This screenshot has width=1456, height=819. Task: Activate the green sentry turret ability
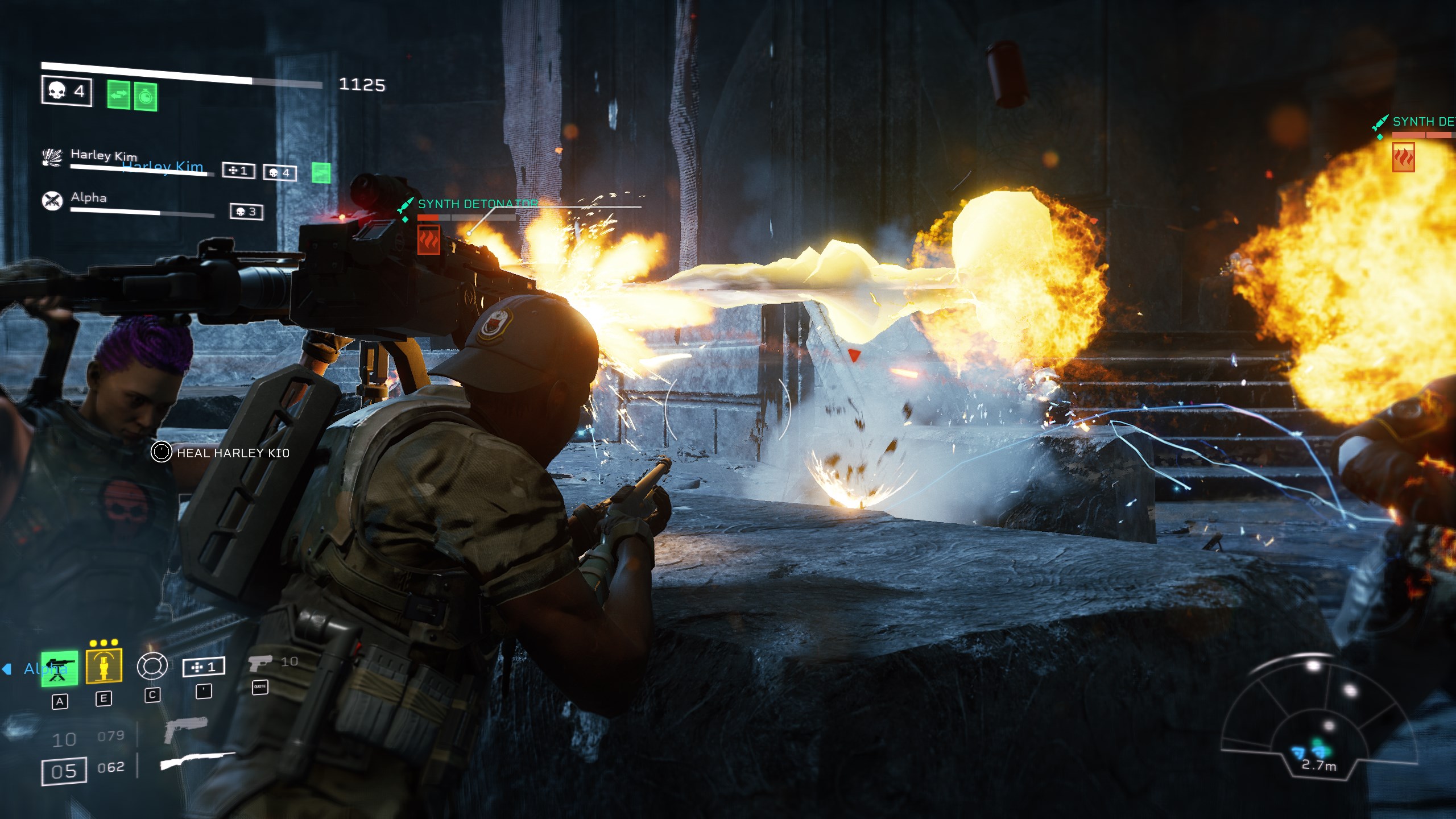tap(59, 669)
